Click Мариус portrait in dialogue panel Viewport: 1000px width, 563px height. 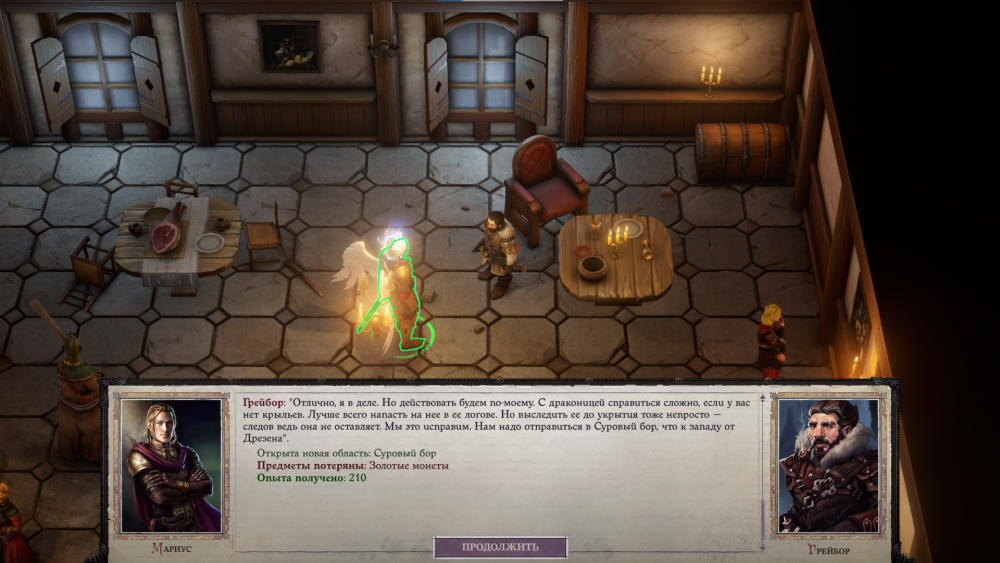click(x=170, y=465)
